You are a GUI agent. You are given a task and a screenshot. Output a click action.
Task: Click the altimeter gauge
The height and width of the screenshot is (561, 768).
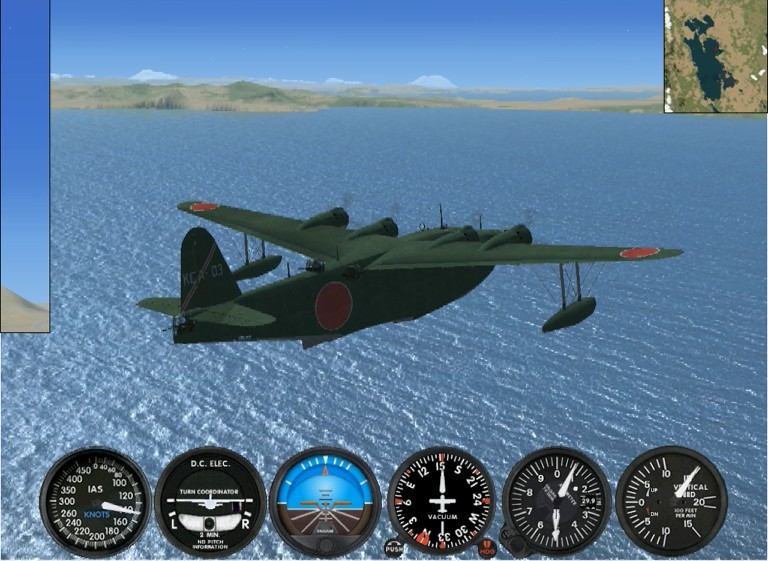coord(556,500)
